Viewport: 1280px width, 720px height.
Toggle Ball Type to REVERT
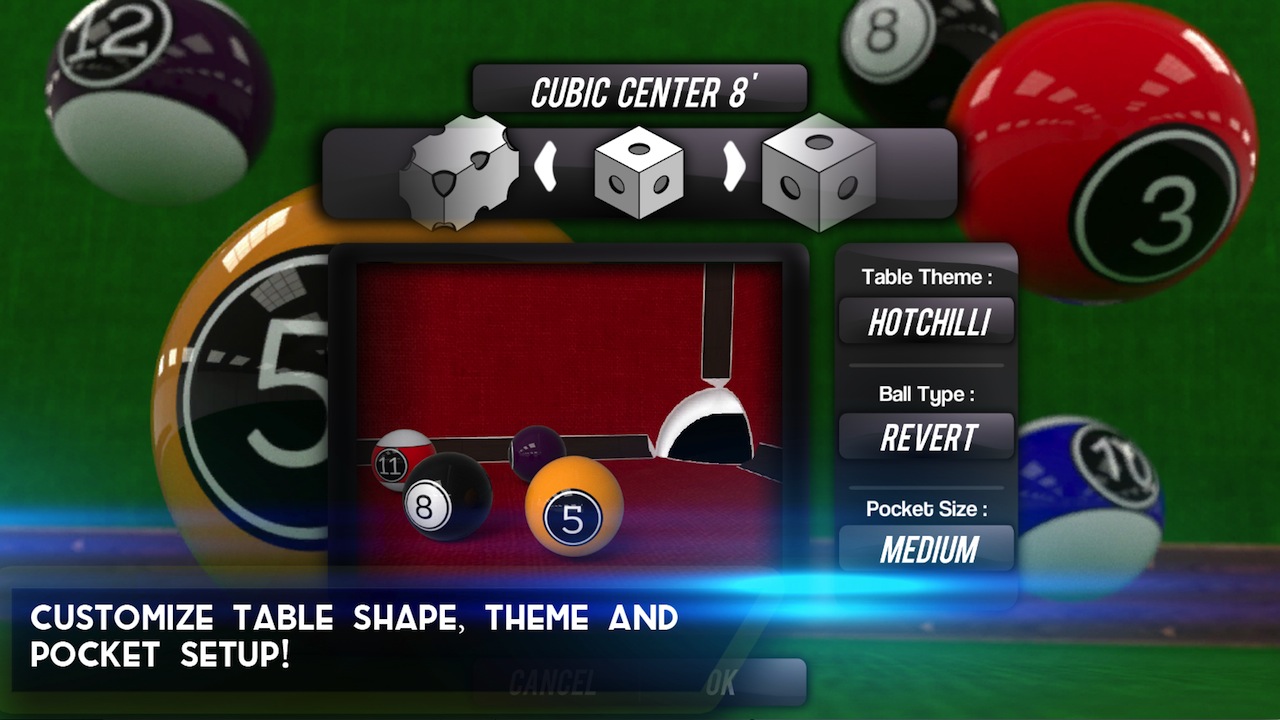click(x=925, y=437)
